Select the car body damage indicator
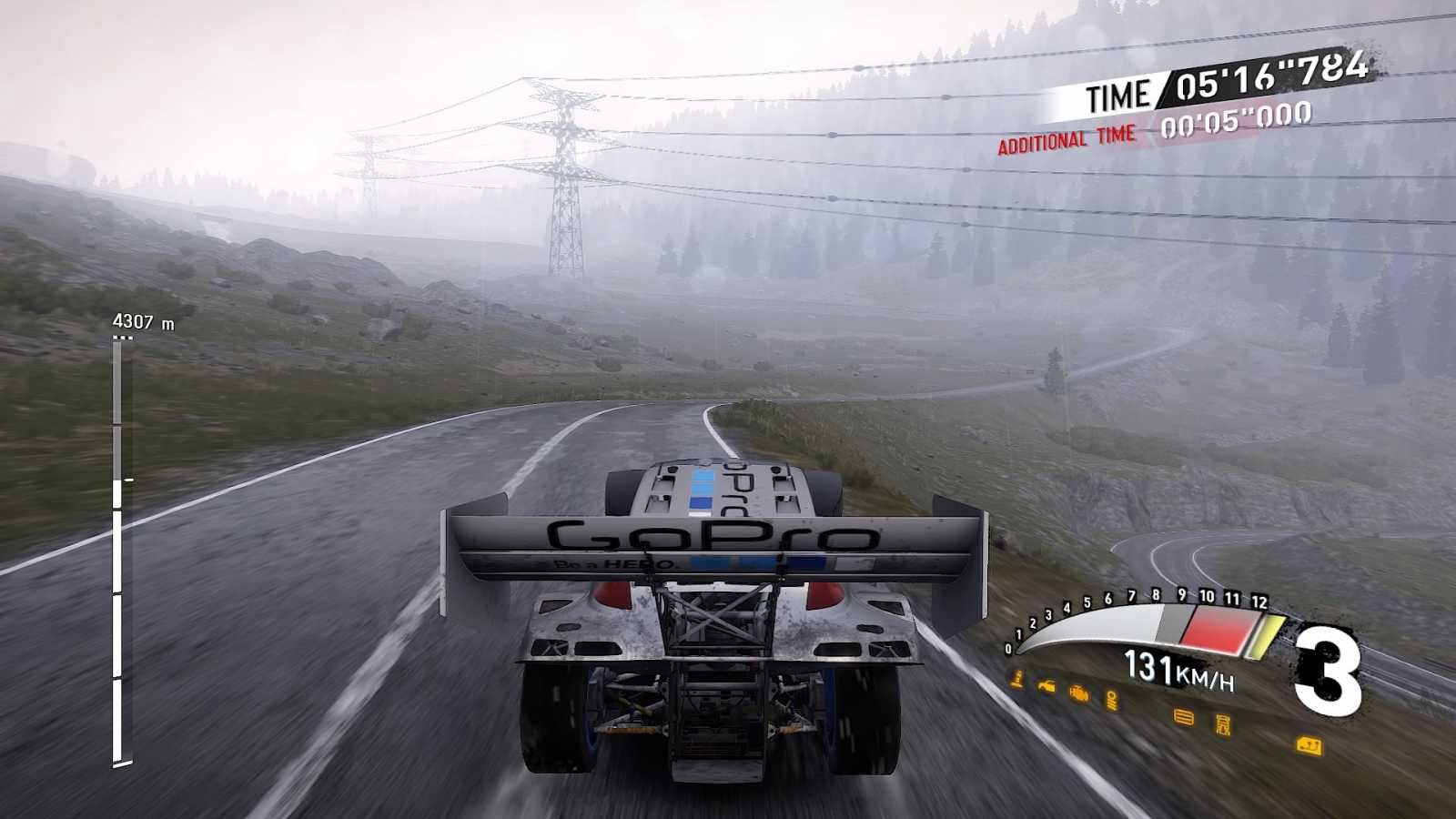Viewport: 1456px width, 819px height. (1046, 685)
